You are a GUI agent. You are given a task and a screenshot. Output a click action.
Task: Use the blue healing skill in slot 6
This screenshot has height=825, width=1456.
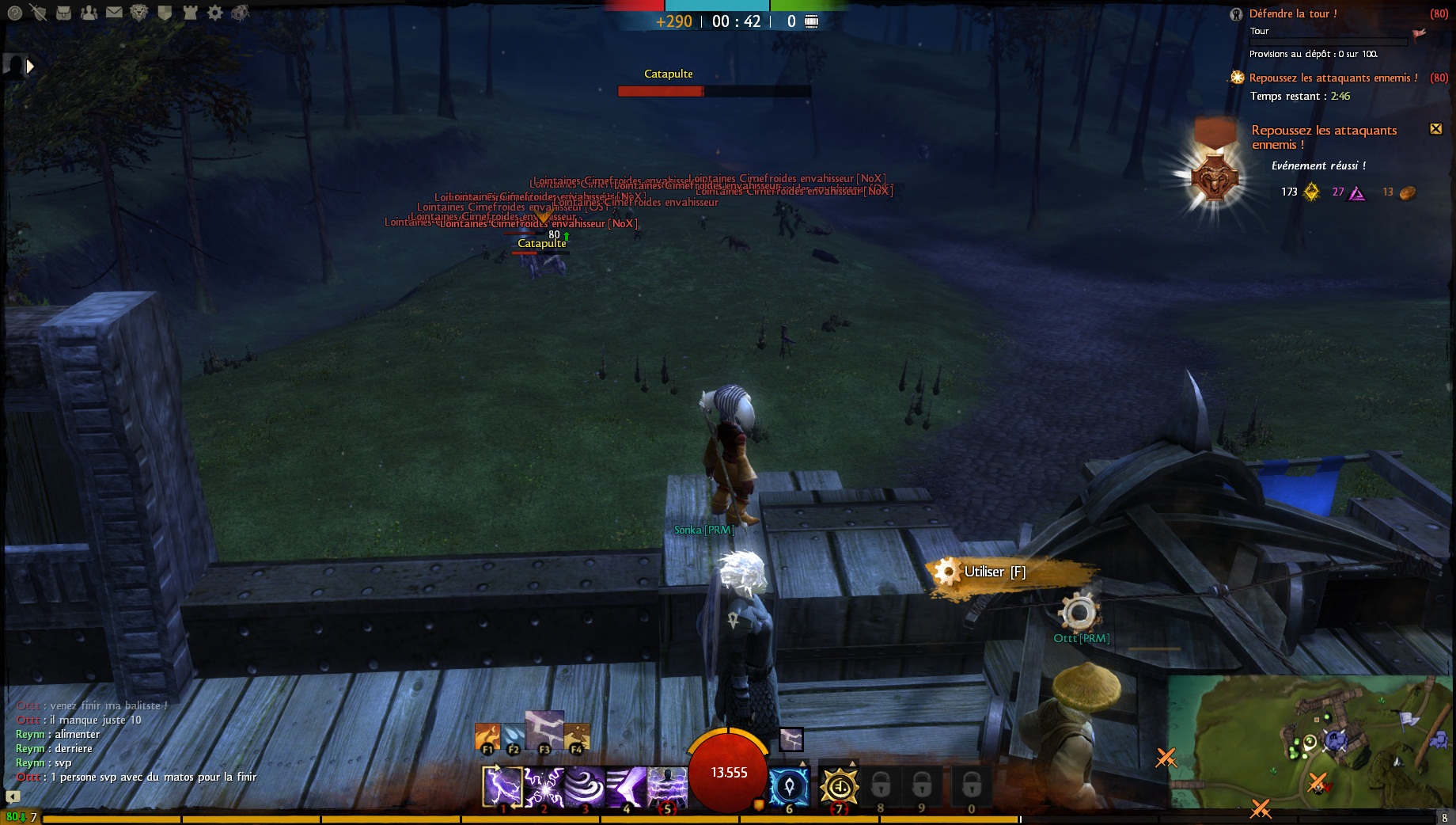point(789,787)
